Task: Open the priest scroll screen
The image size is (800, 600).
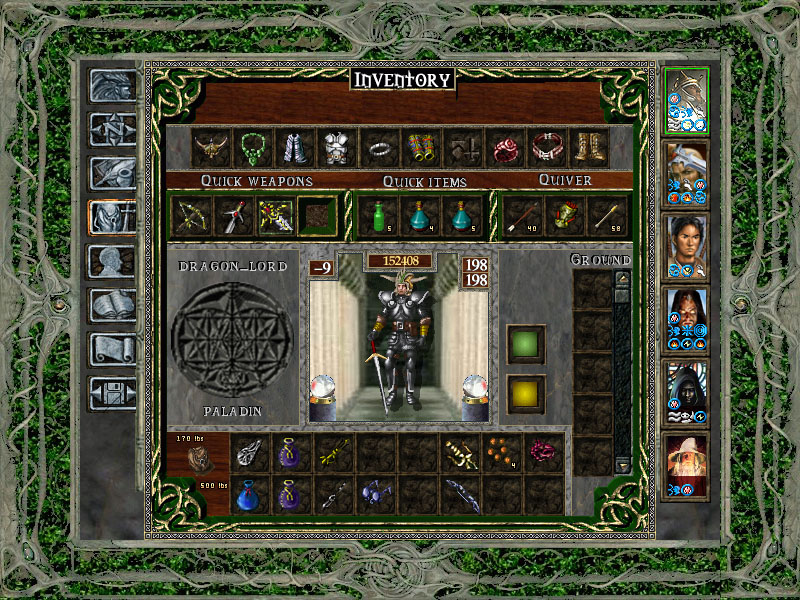Action: tap(111, 349)
